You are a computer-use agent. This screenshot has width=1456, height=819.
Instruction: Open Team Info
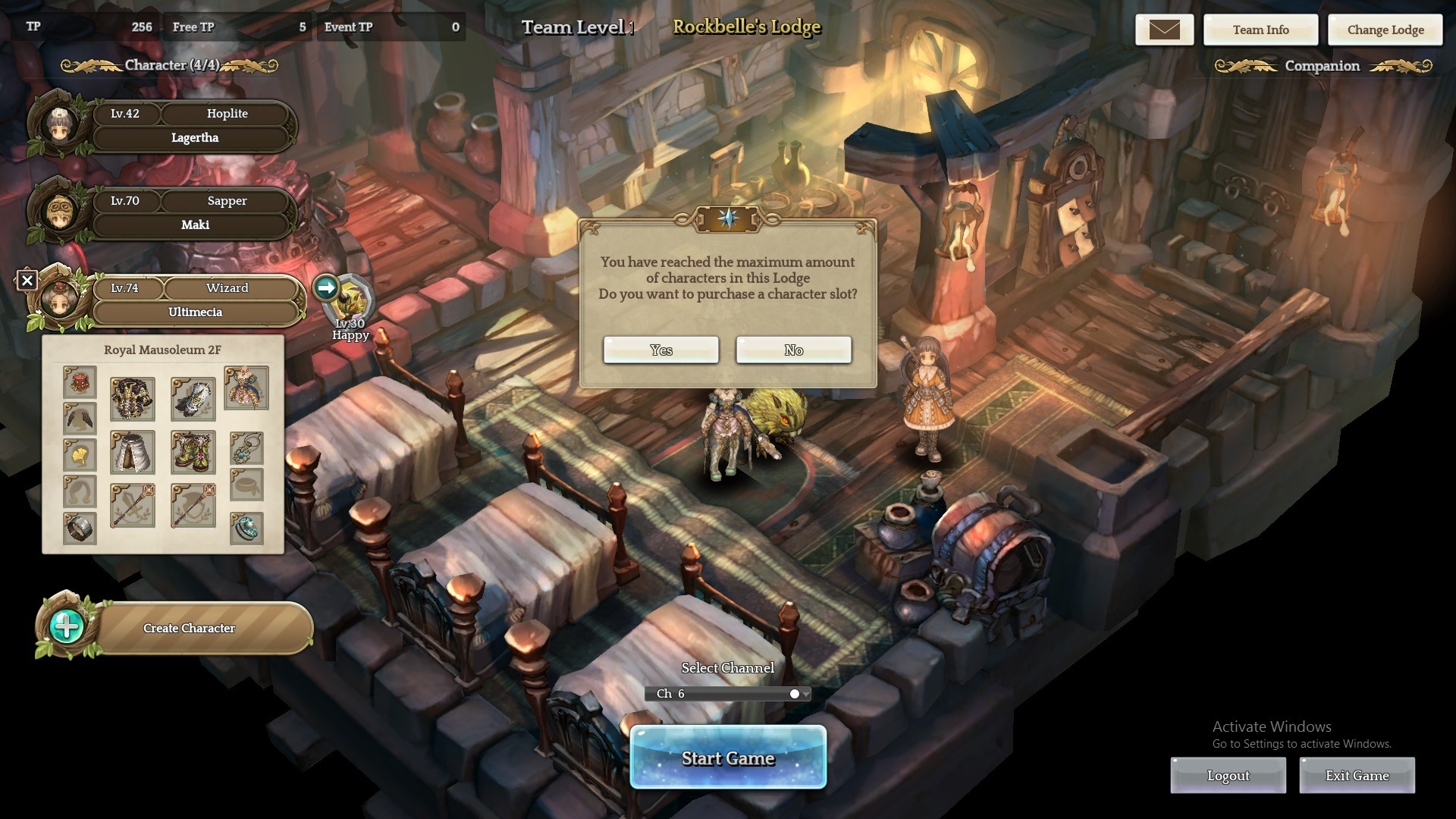1260,30
